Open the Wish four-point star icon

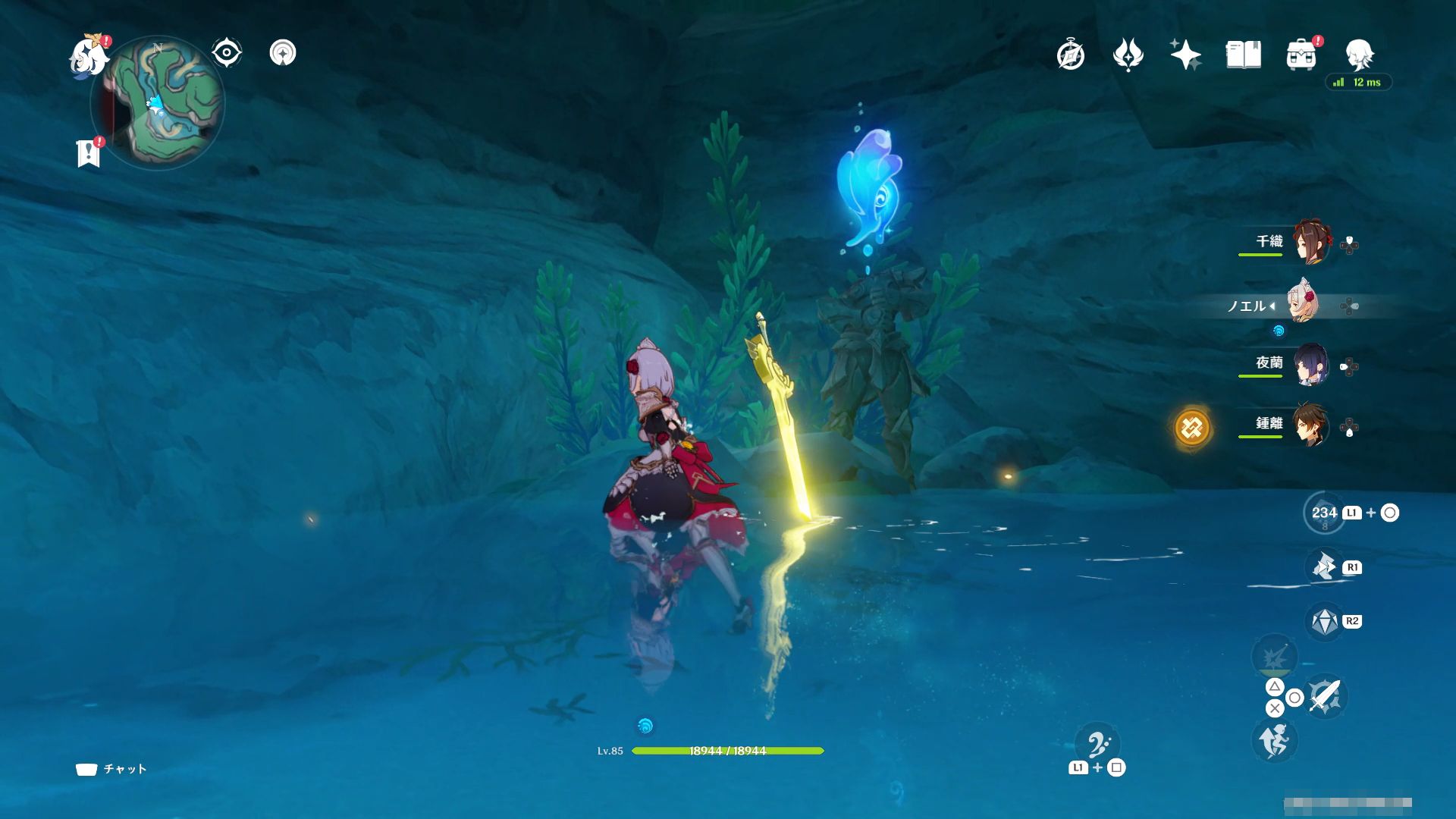pos(1185,55)
